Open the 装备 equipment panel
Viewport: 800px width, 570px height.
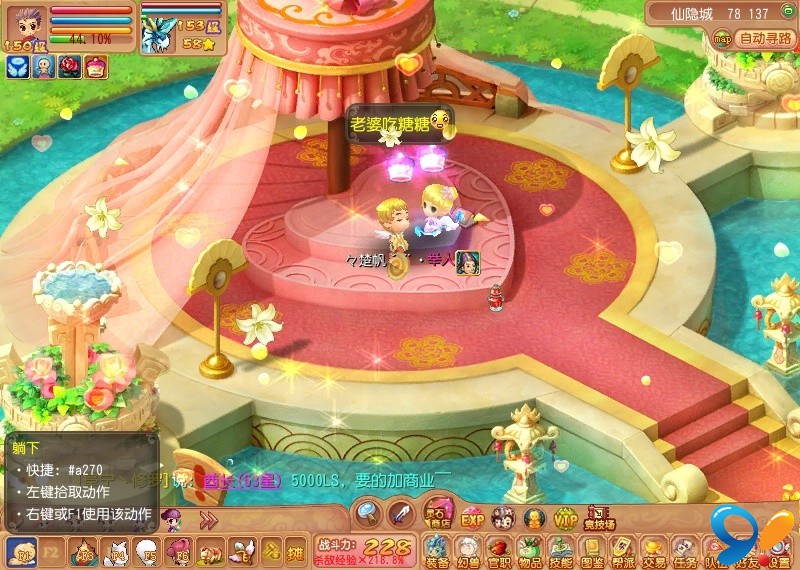tap(437, 550)
